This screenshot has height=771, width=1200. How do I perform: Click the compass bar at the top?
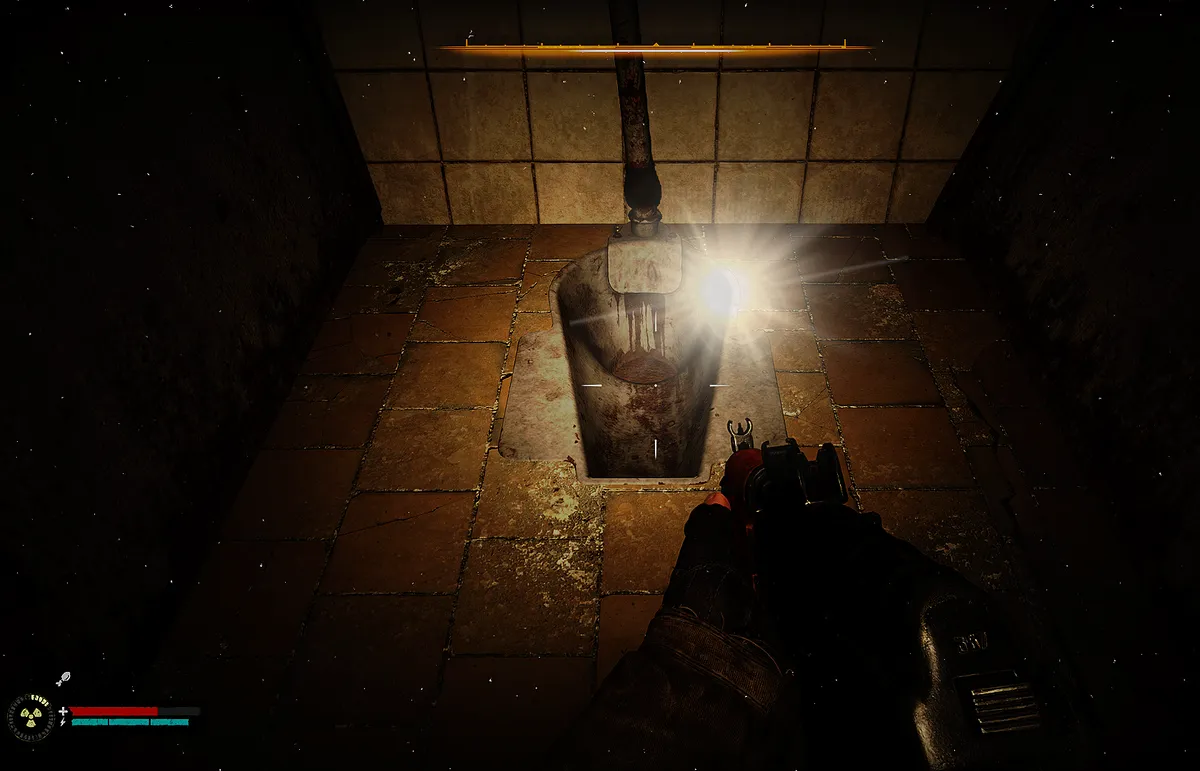coord(654,47)
